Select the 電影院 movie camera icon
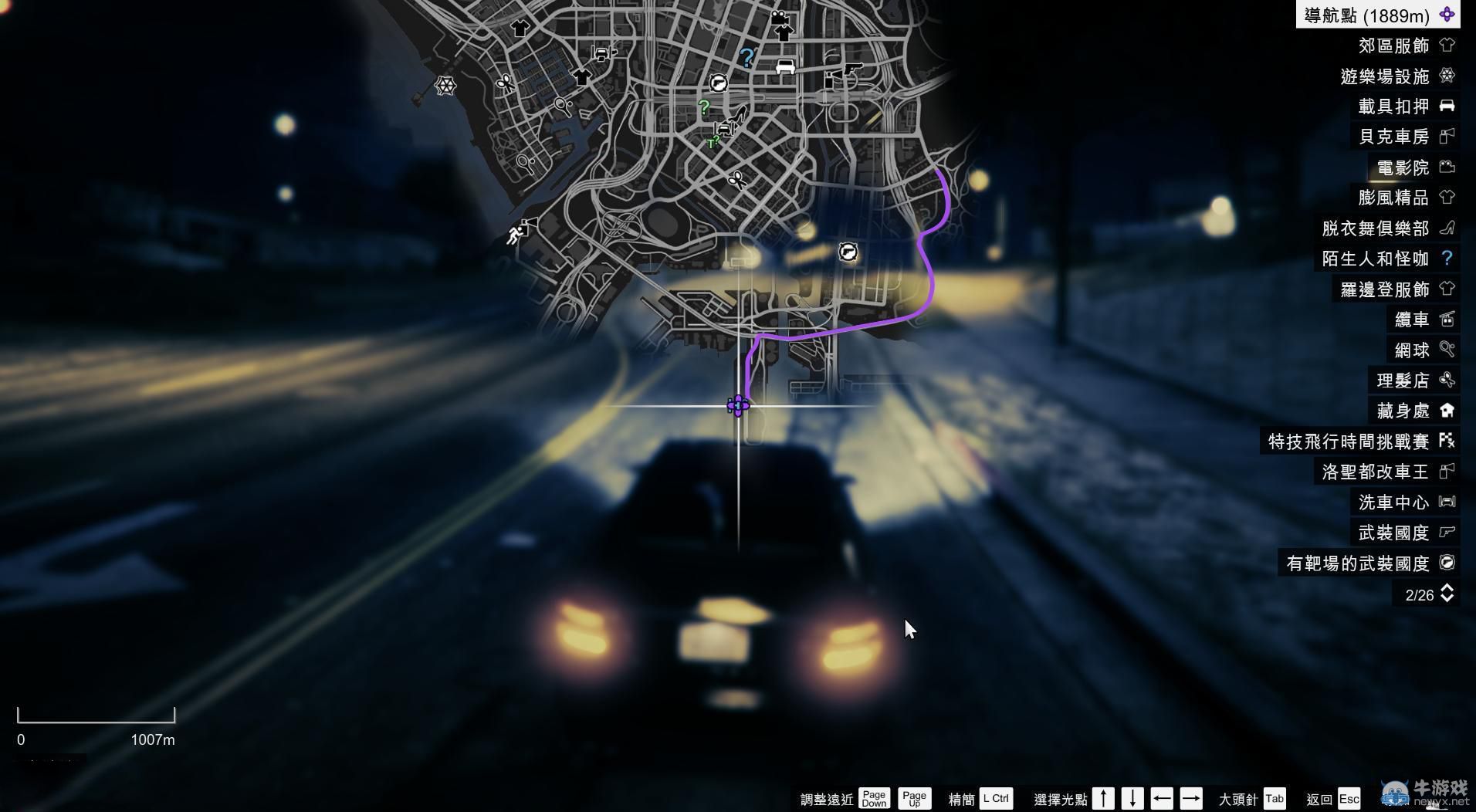 point(1447,167)
